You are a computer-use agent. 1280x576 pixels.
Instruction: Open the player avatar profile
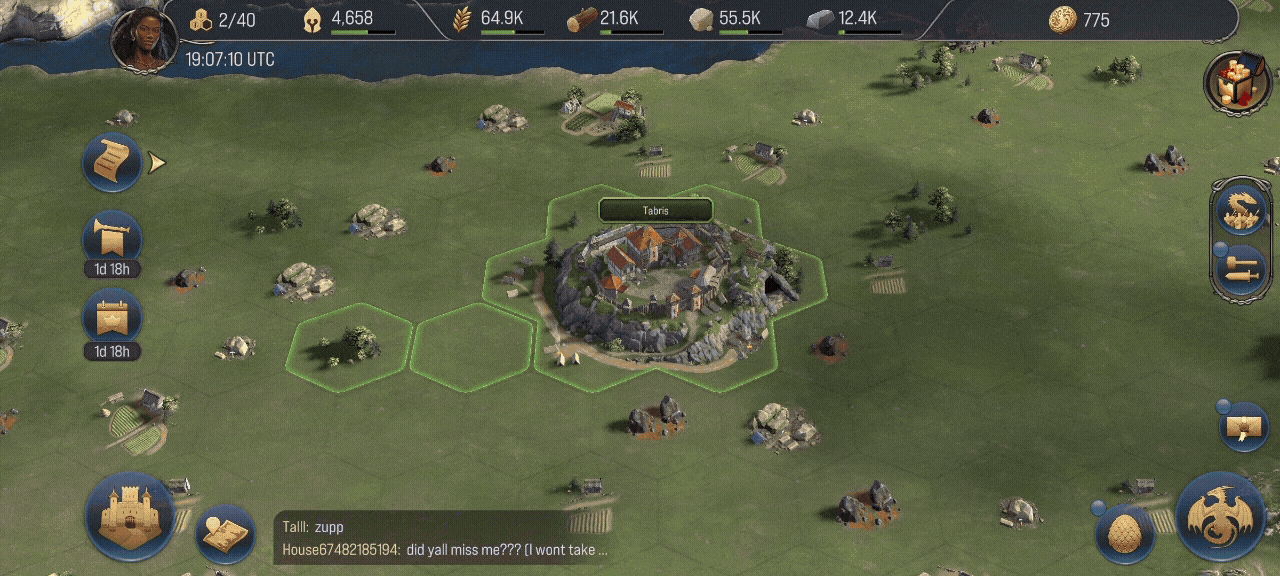click(x=144, y=40)
